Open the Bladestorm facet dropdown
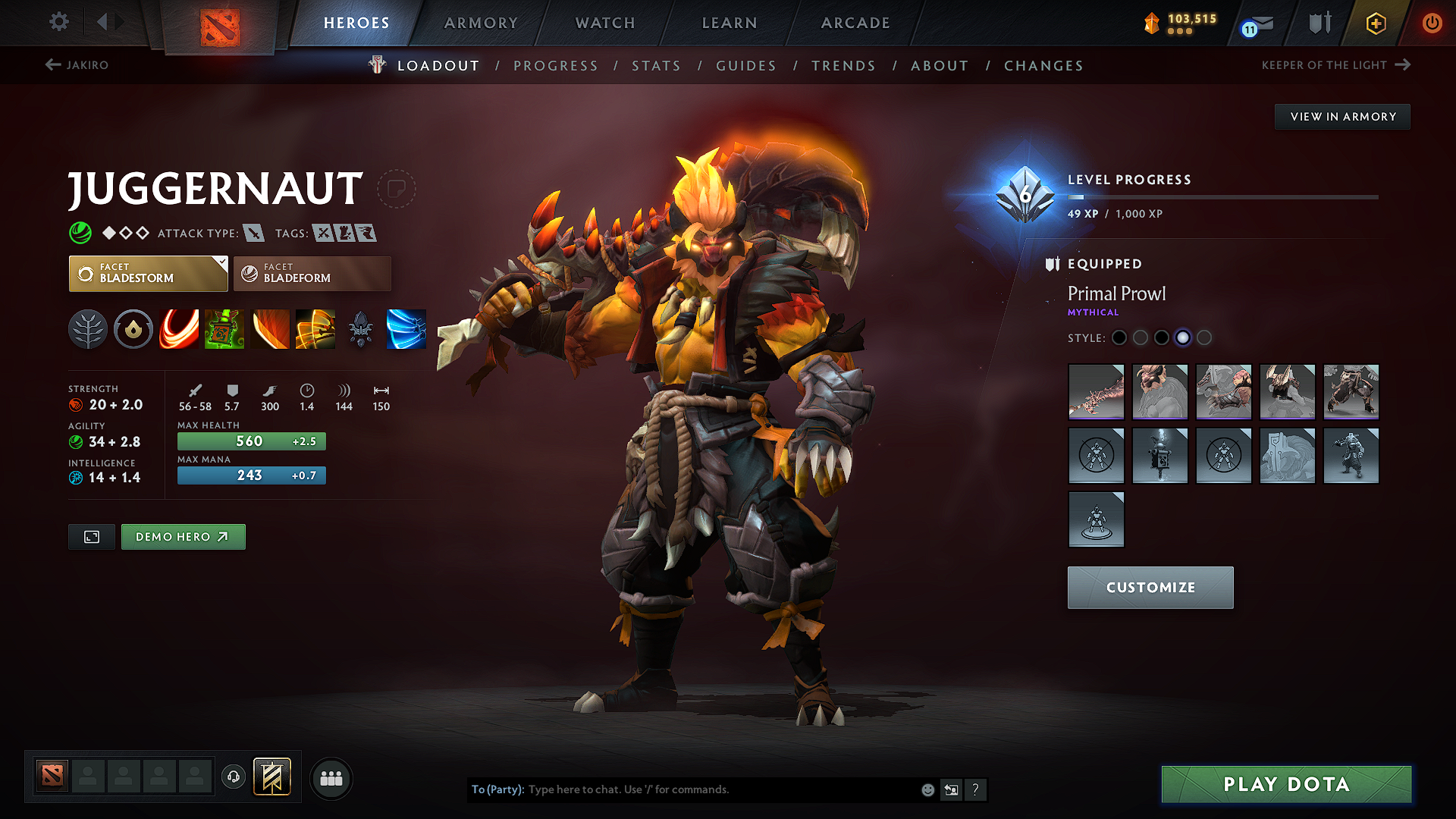The image size is (1456, 819). coord(148,273)
